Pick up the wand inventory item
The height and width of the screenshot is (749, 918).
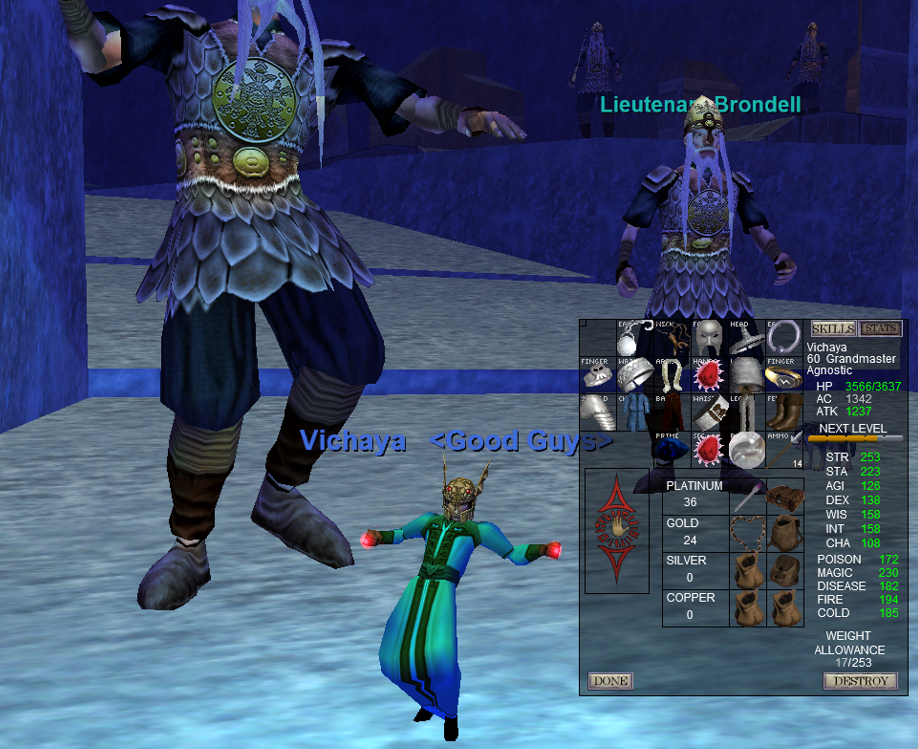748,497
